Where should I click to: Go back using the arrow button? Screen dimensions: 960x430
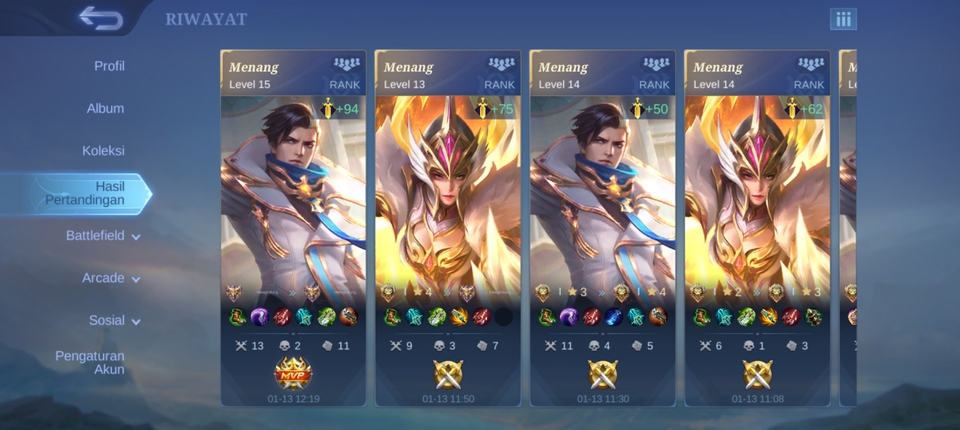[x=100, y=18]
